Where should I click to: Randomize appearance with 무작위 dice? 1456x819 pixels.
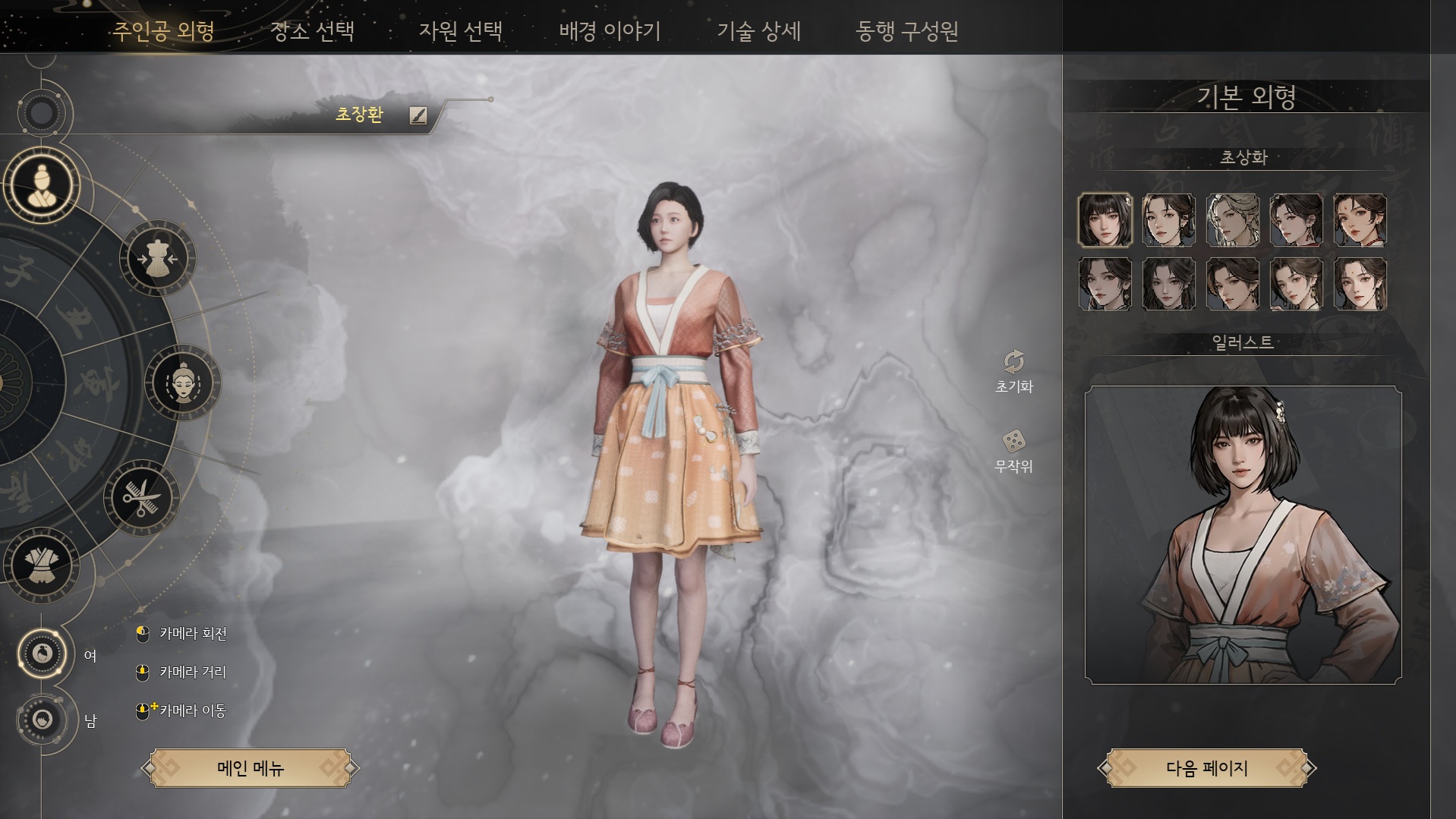(x=1014, y=449)
